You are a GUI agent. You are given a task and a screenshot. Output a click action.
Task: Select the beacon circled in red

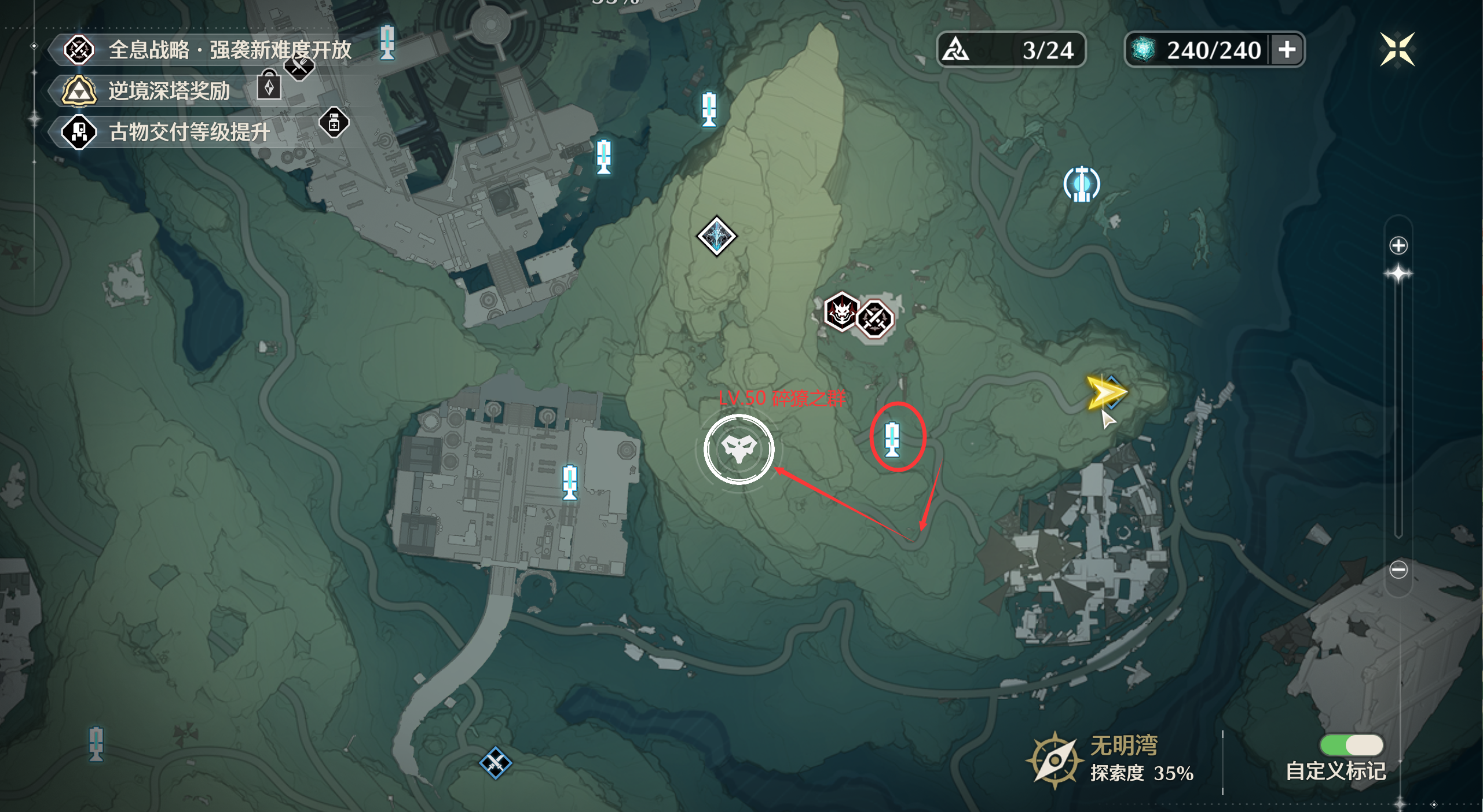(x=892, y=438)
